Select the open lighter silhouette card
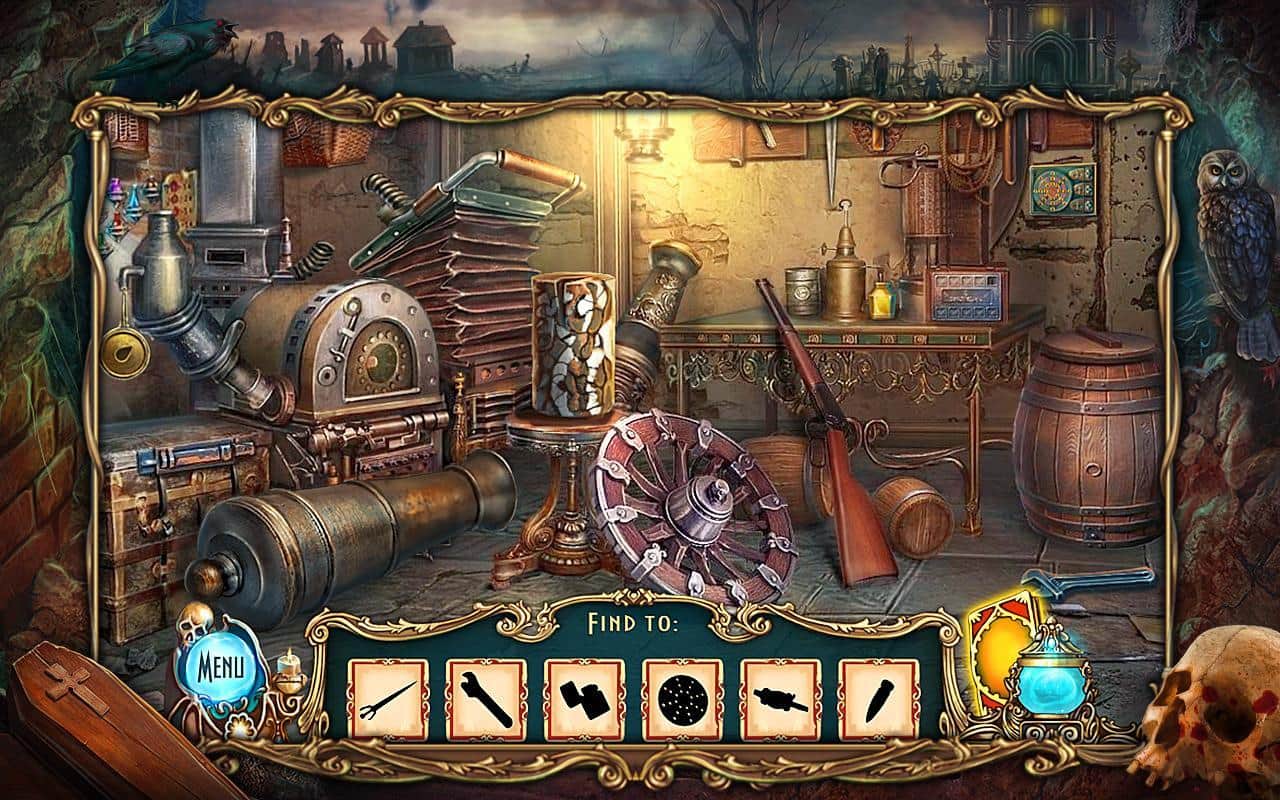The height and width of the screenshot is (800, 1280). coord(585,699)
